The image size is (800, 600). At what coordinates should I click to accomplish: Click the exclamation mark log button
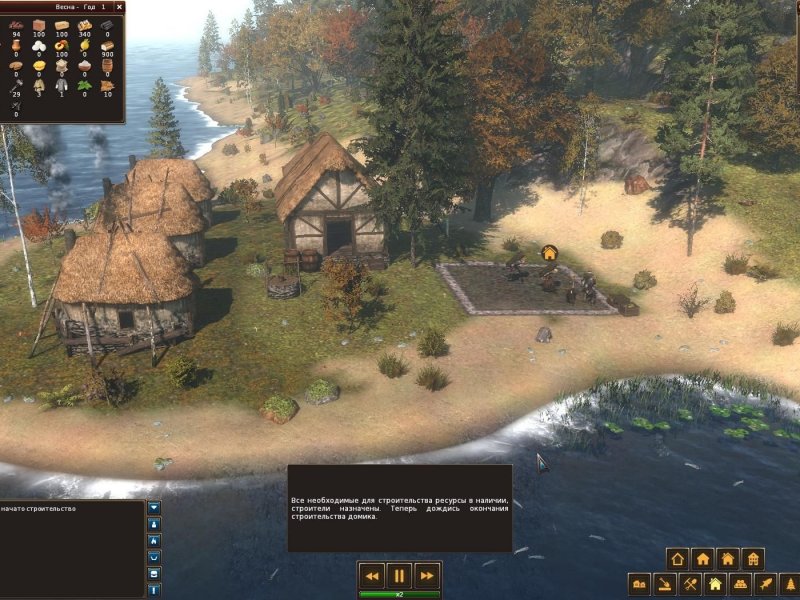[x=154, y=590]
